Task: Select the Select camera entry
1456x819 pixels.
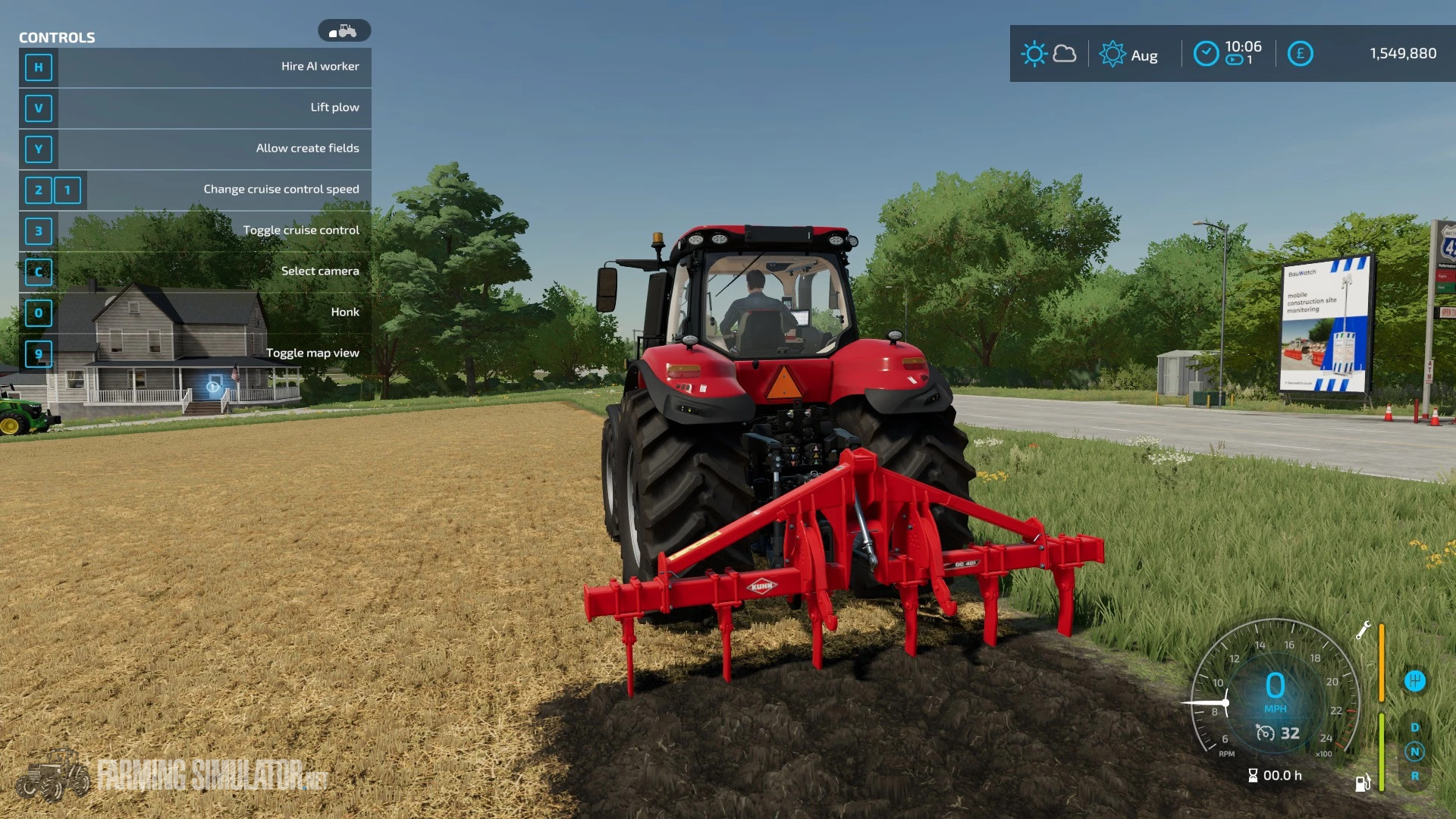Action: tap(321, 270)
